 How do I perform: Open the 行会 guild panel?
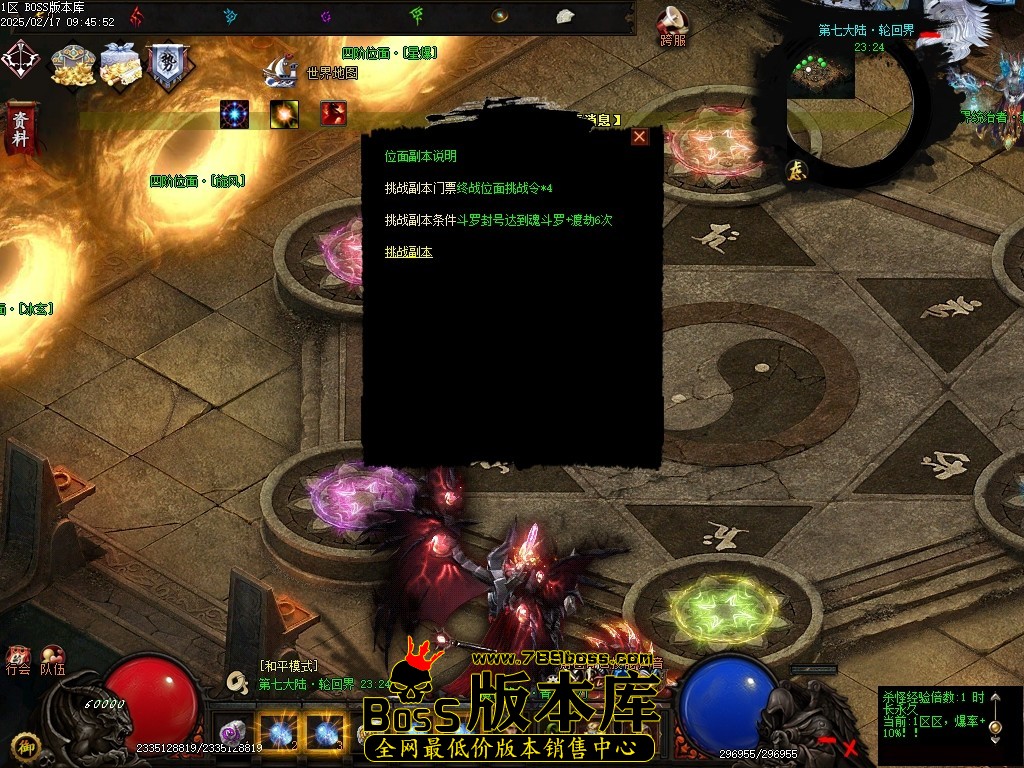(x=18, y=660)
